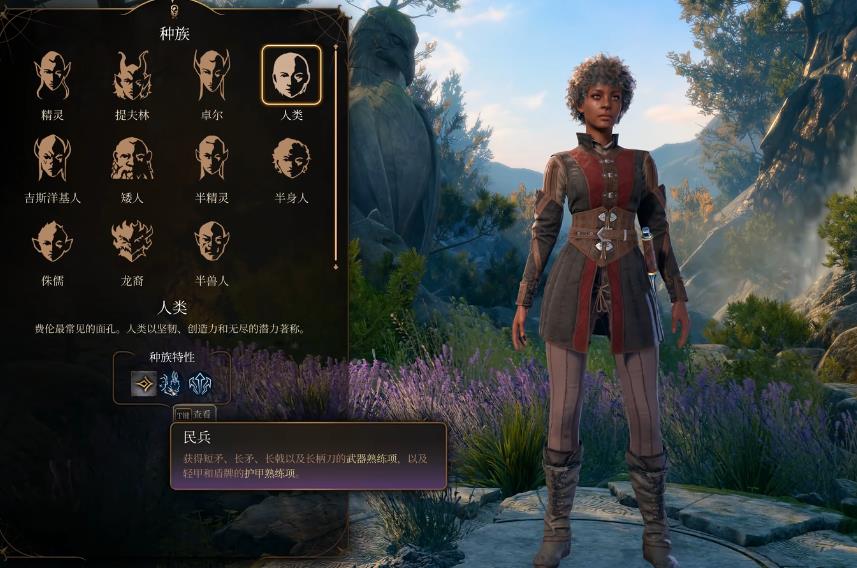Select the 侏儒 (Gnome) race portrait
Viewport: 857px width, 568px height.
[x=52, y=241]
